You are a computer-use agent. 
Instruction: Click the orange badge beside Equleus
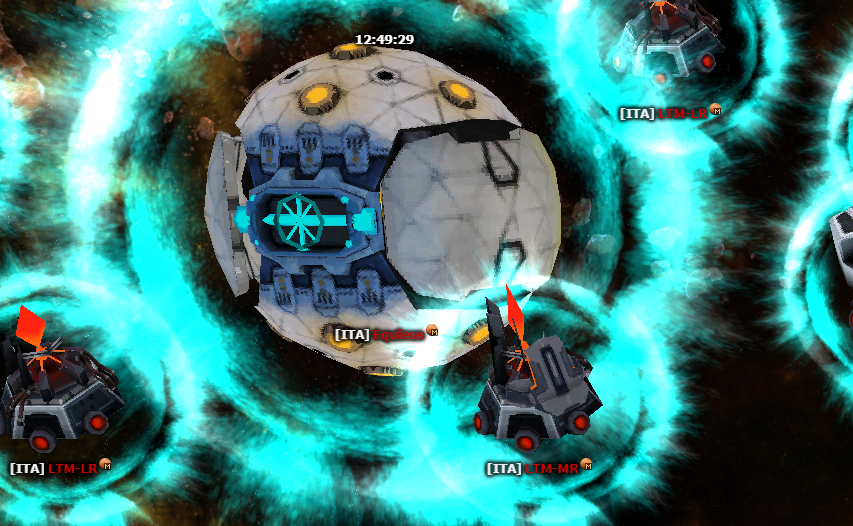point(432,331)
